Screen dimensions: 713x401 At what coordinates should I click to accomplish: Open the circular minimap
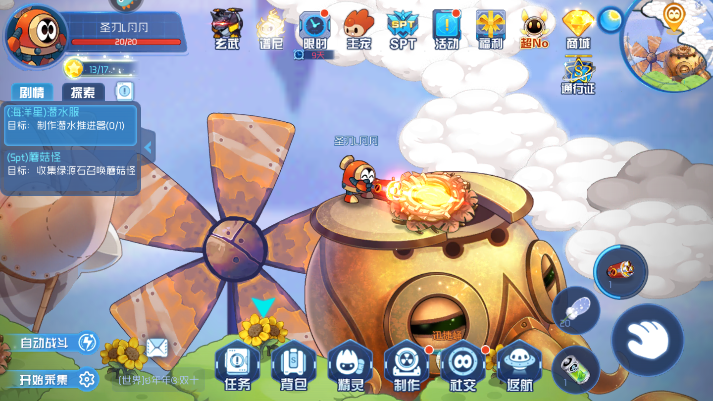[x=669, y=42]
